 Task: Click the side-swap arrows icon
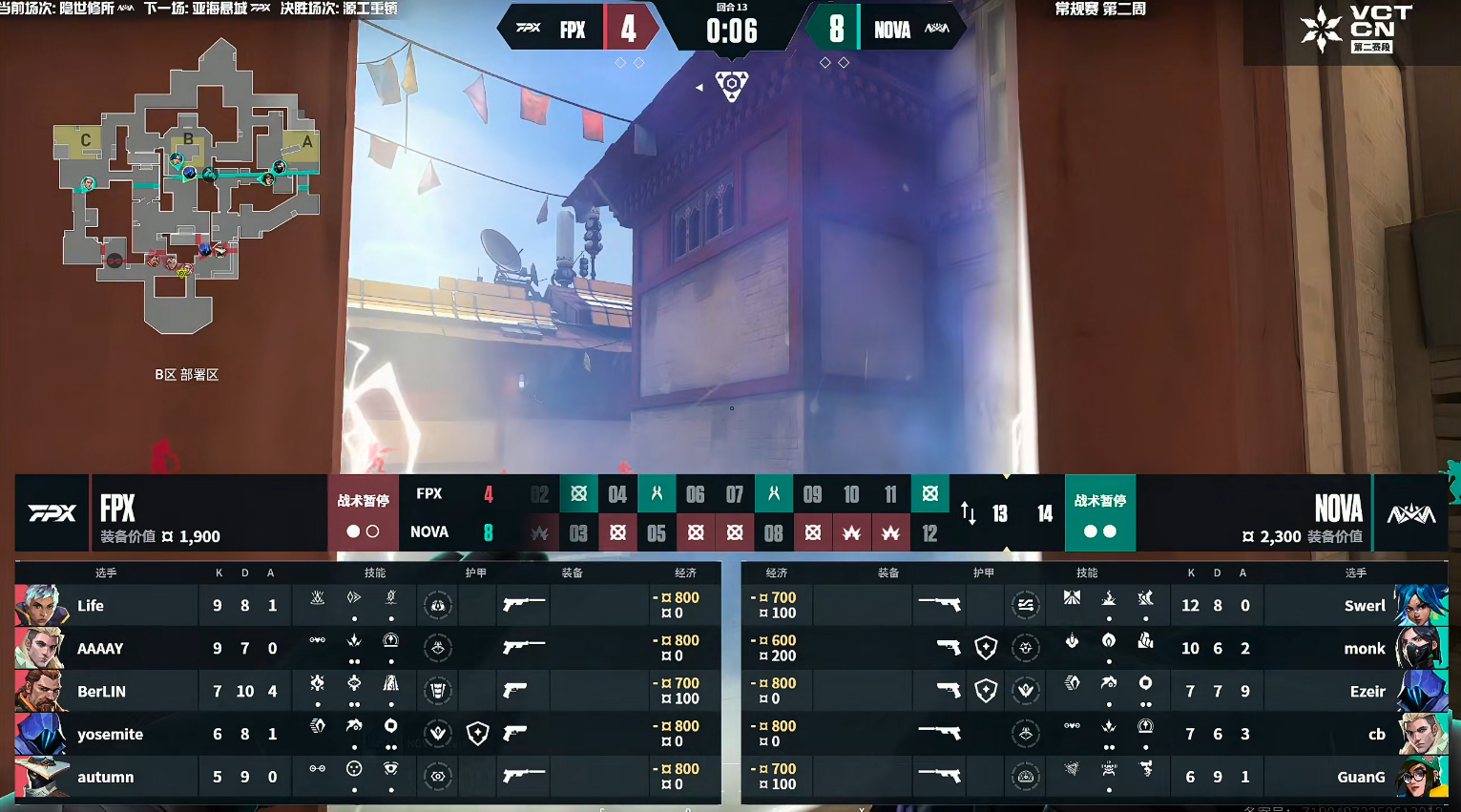click(x=968, y=513)
